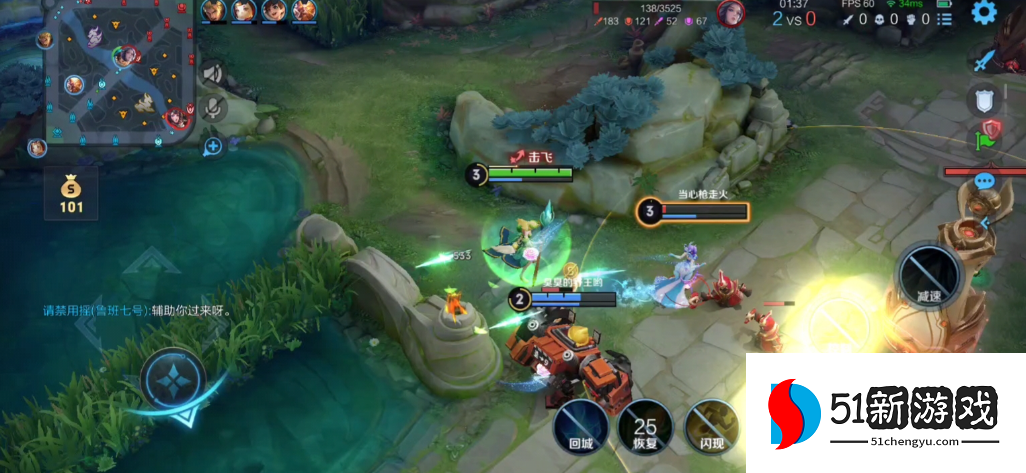Click the enemy hero portrait beside 138/3525
Viewport: 1026px width, 473px height.
(x=730, y=14)
